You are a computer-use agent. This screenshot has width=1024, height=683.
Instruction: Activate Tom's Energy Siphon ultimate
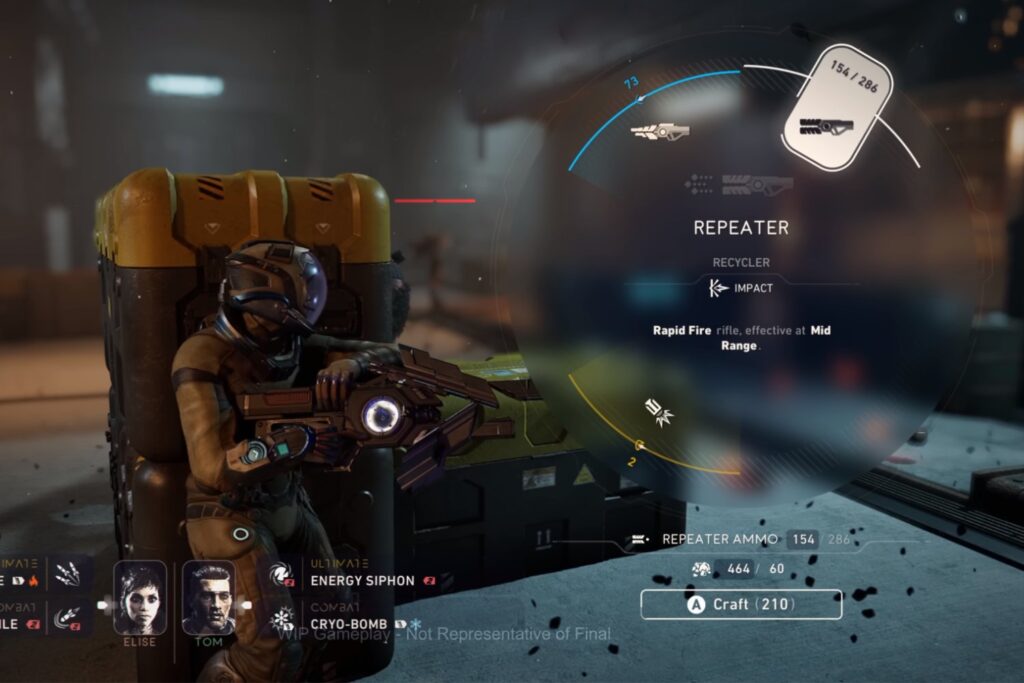point(283,575)
